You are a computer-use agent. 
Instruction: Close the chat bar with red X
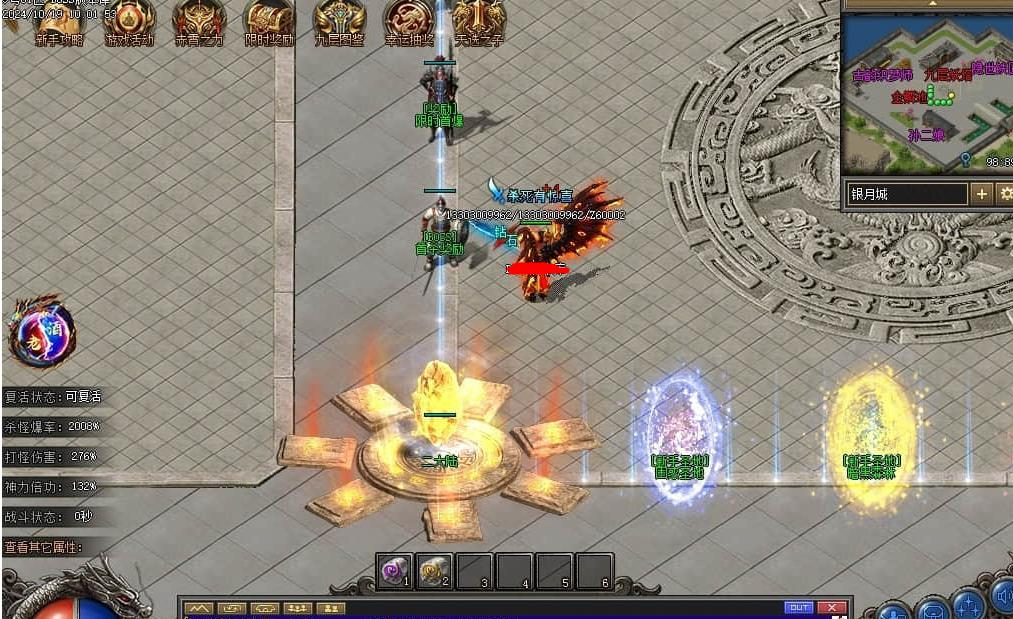(832, 607)
